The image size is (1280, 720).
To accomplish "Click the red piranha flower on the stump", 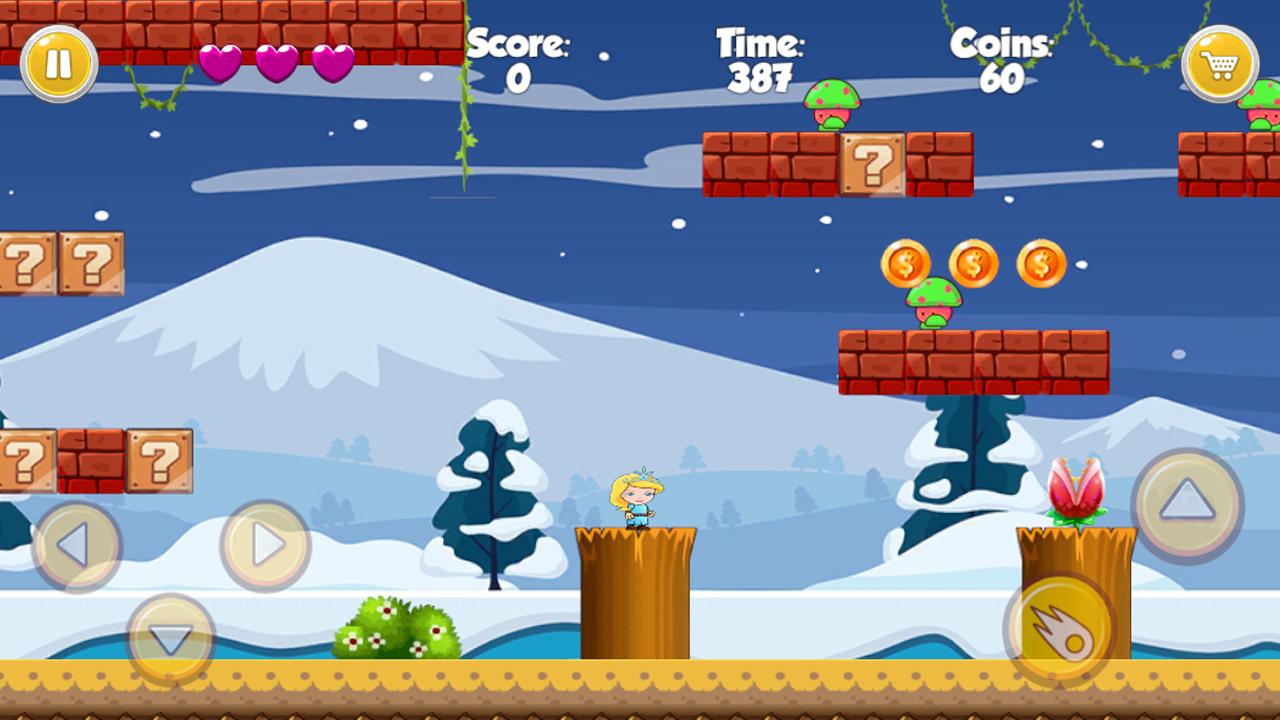I will [1078, 490].
